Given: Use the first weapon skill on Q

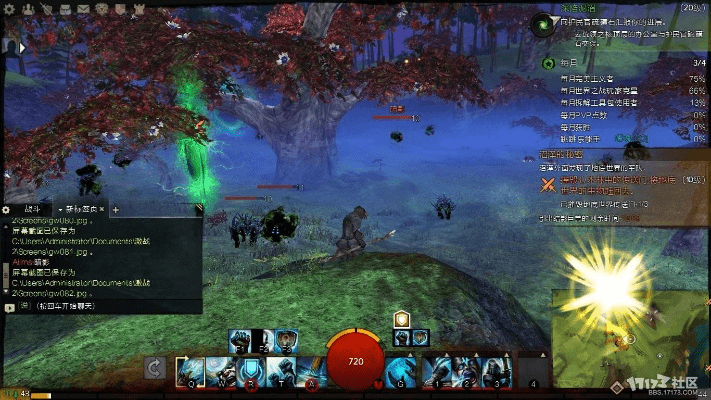Looking at the screenshot, I should [x=191, y=370].
